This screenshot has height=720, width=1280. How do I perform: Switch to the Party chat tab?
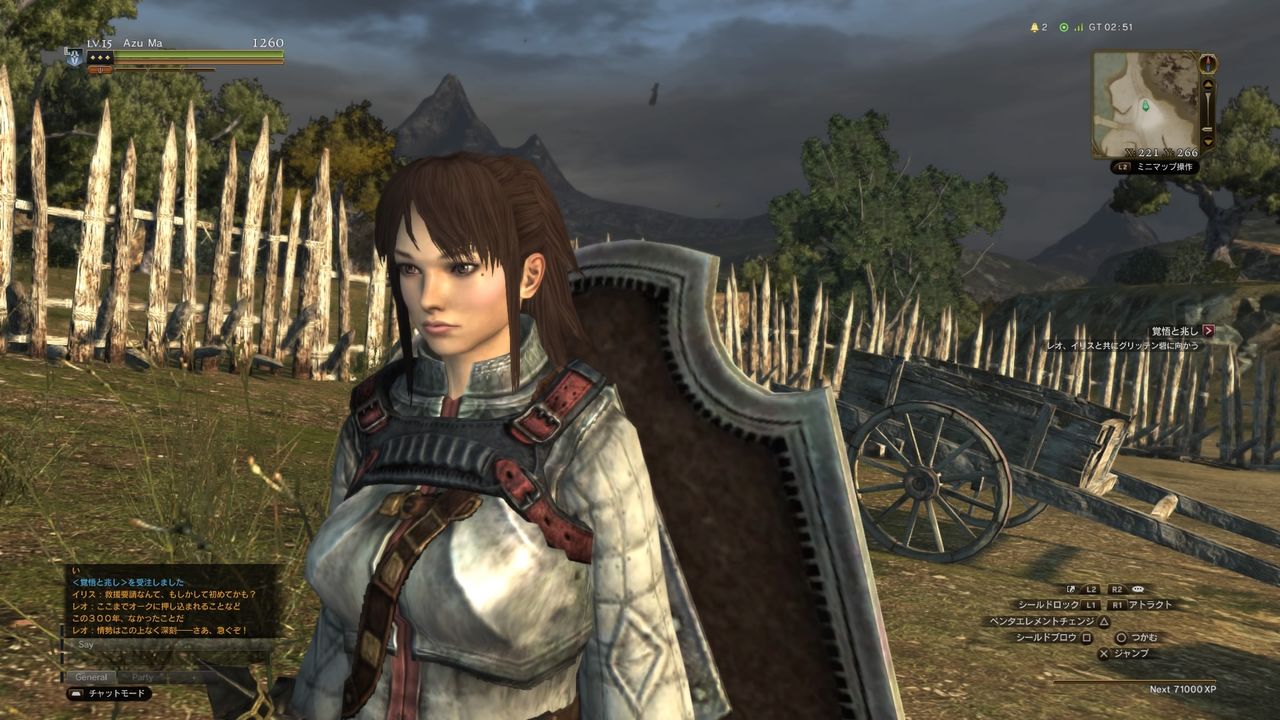coord(142,677)
